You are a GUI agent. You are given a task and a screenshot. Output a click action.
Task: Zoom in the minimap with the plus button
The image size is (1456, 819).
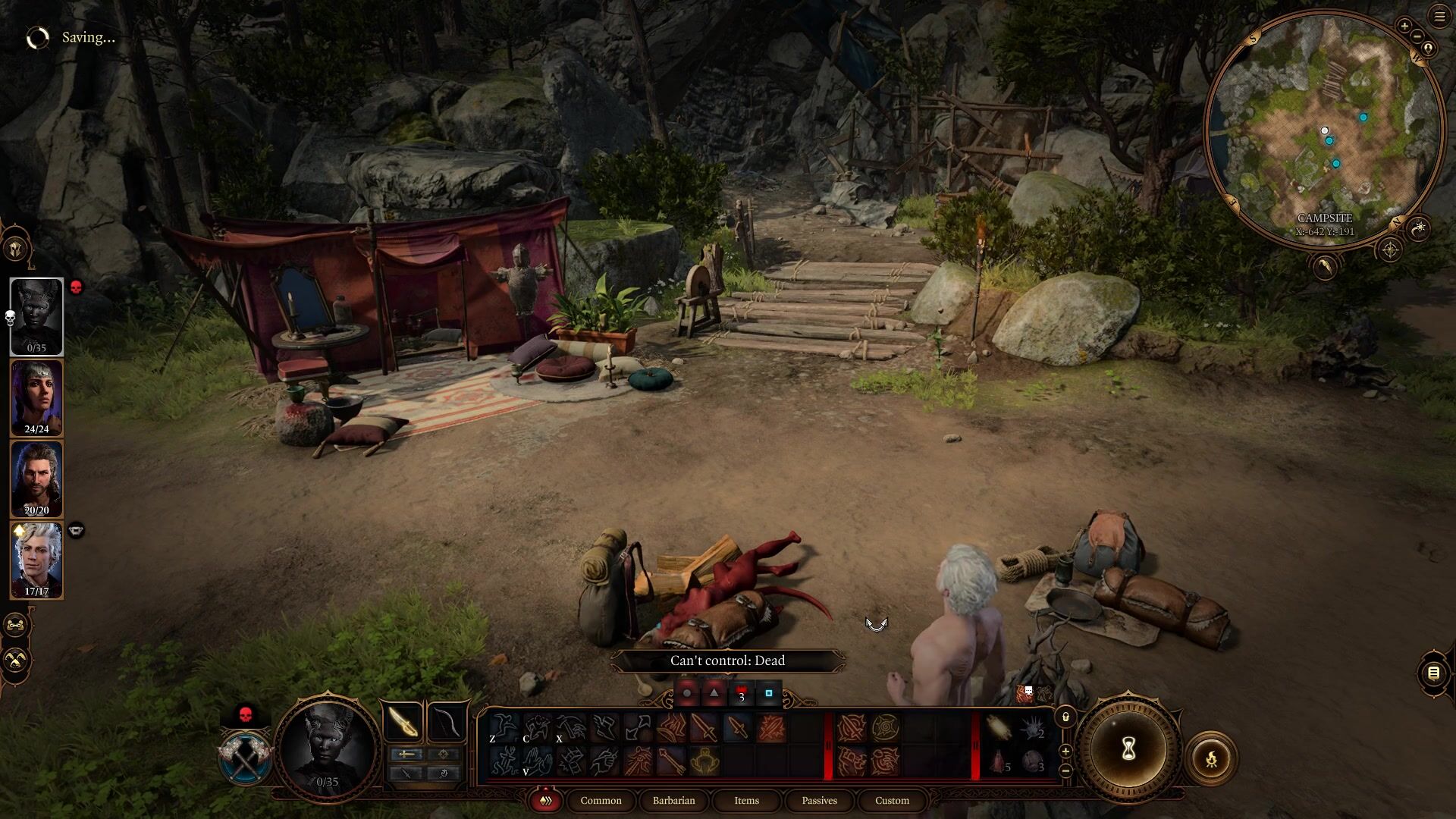click(1404, 27)
